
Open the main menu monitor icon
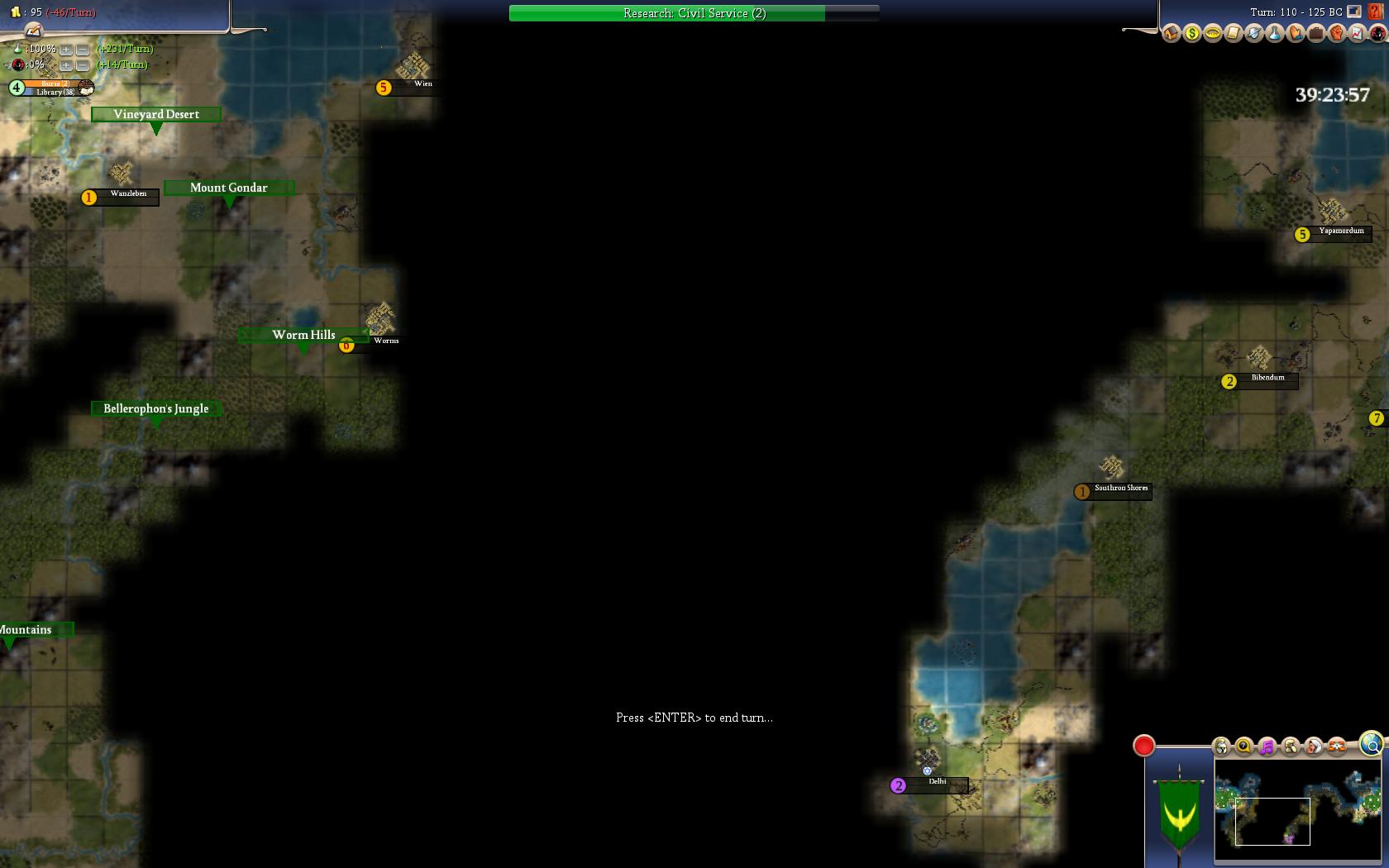click(1354, 12)
